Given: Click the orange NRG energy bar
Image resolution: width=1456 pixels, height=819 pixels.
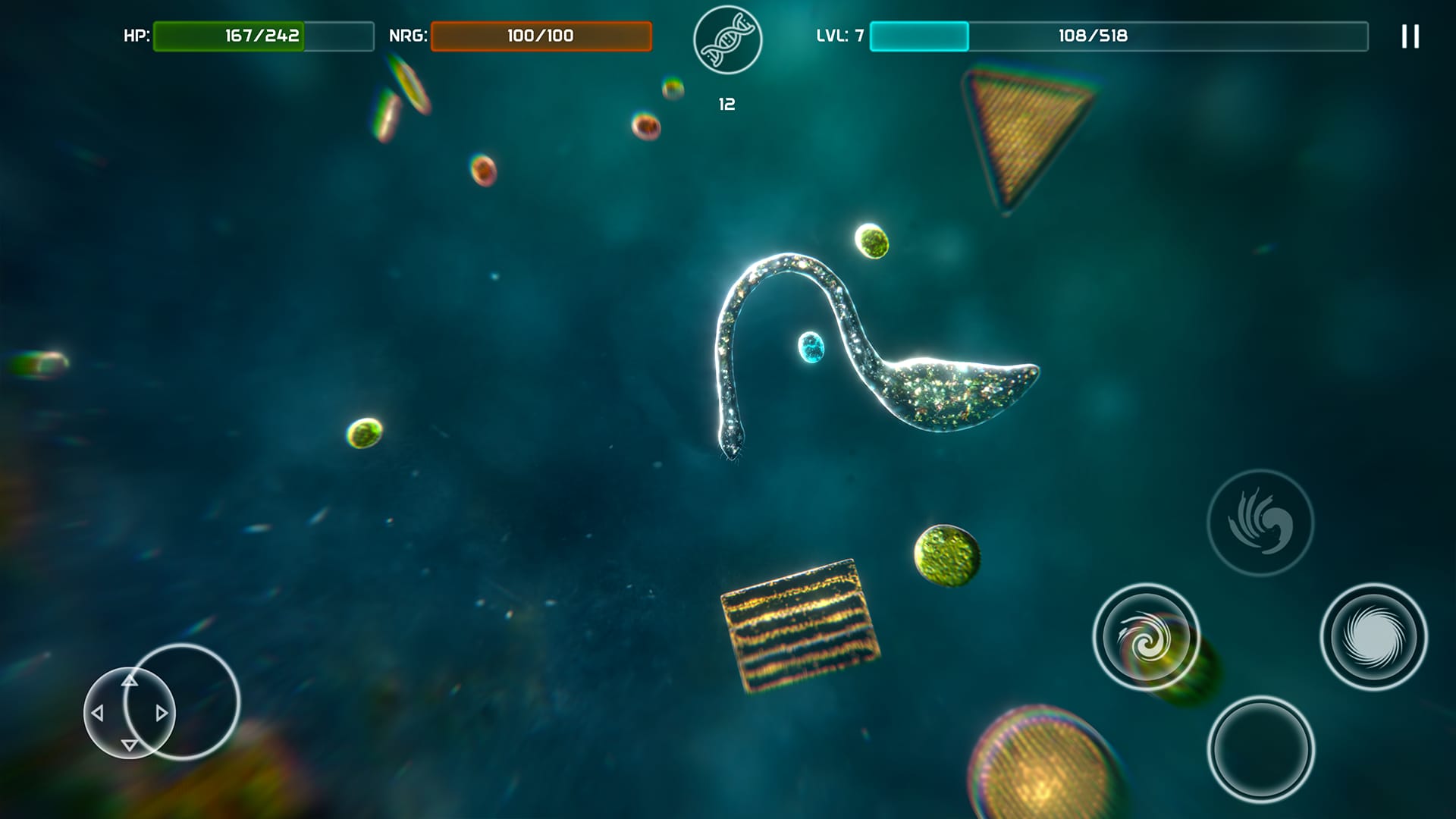Looking at the screenshot, I should coord(540,33).
